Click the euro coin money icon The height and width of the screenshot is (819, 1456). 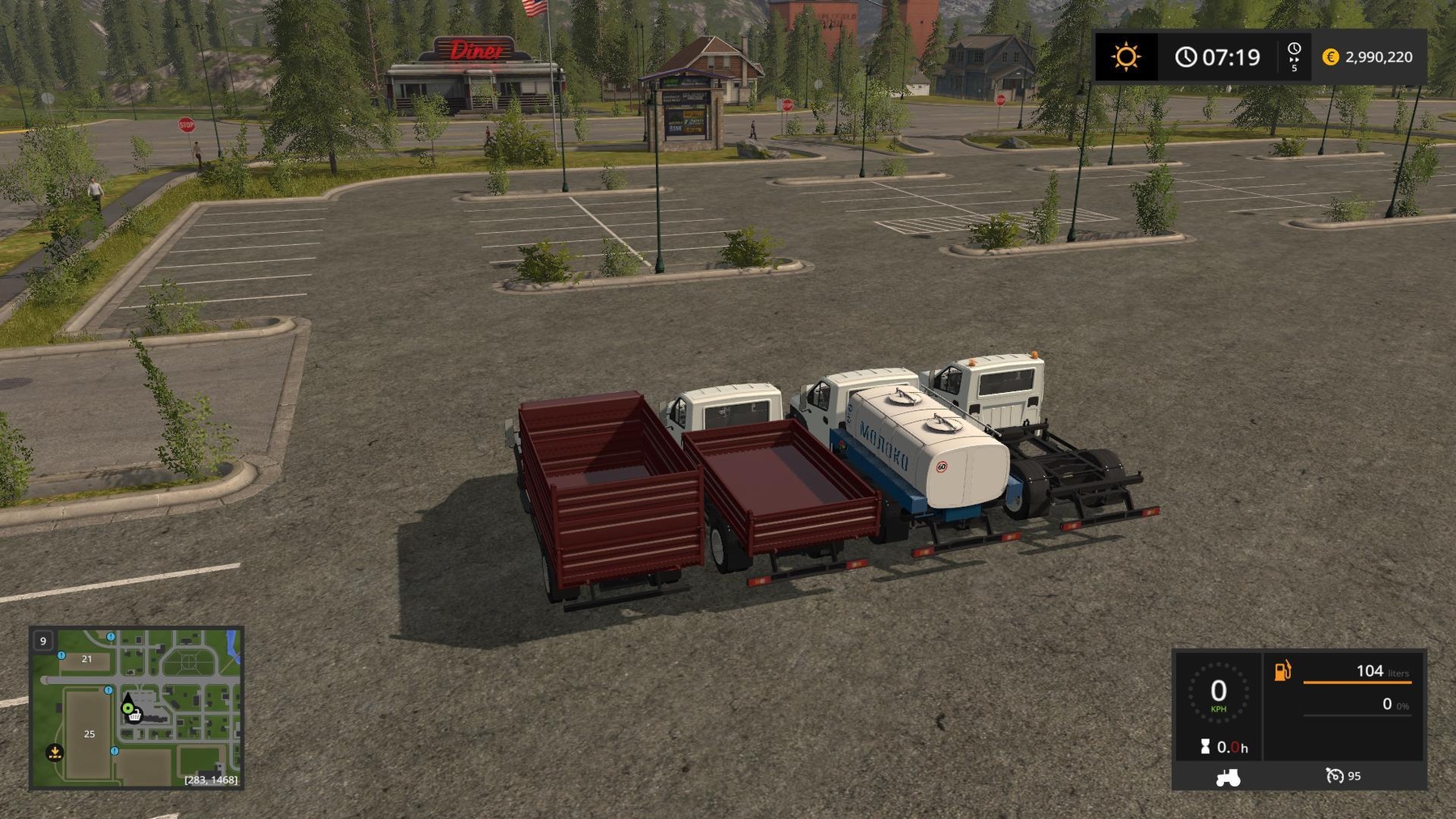(x=1330, y=57)
